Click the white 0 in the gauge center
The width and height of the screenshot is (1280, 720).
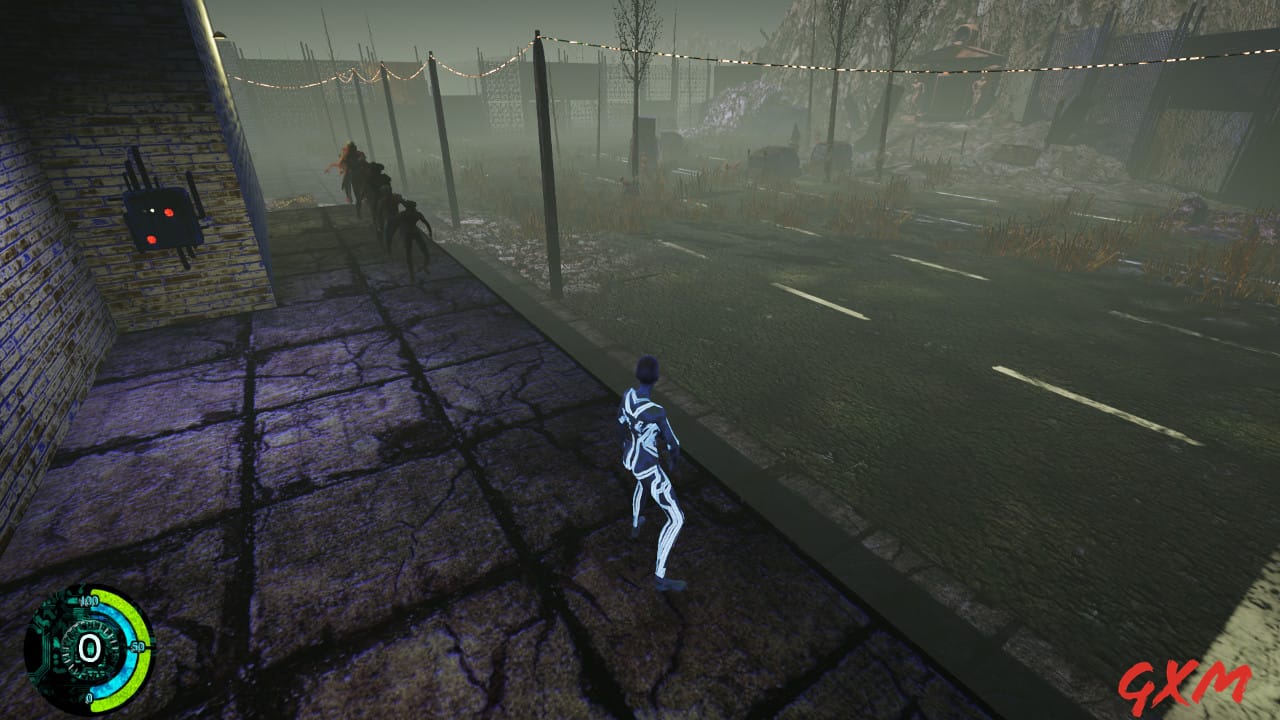90,649
